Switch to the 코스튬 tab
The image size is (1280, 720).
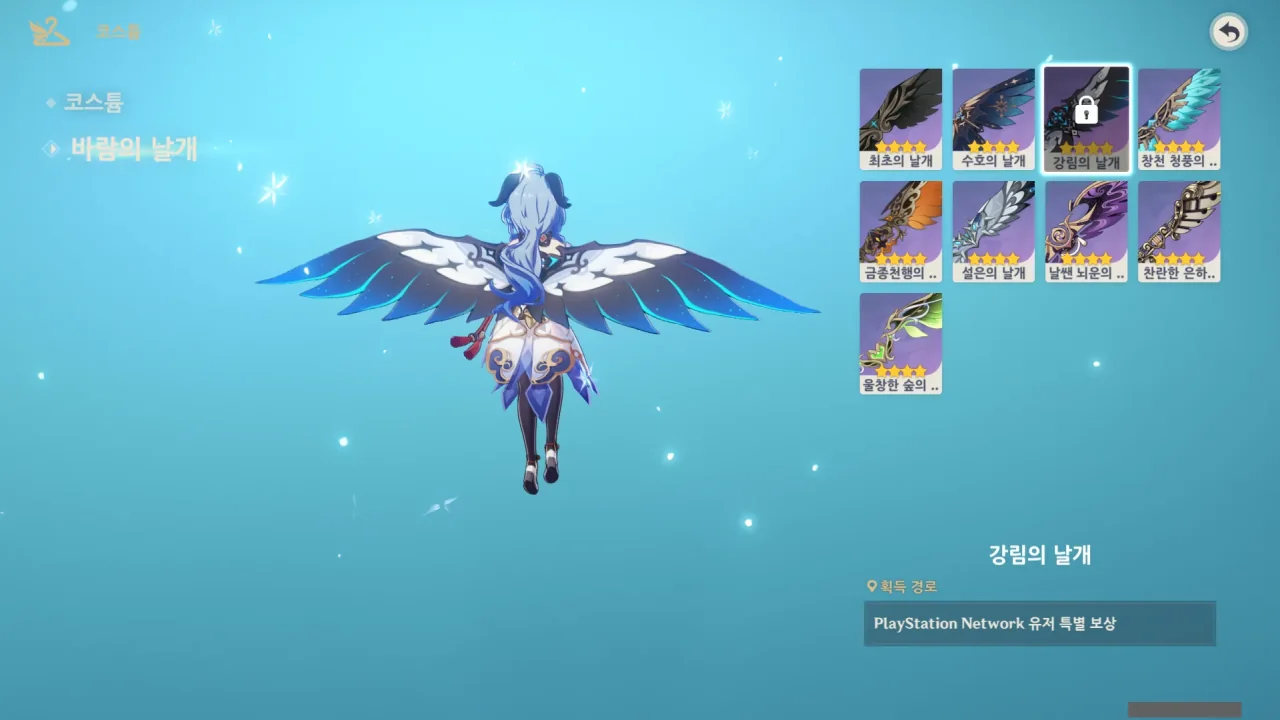[93, 102]
